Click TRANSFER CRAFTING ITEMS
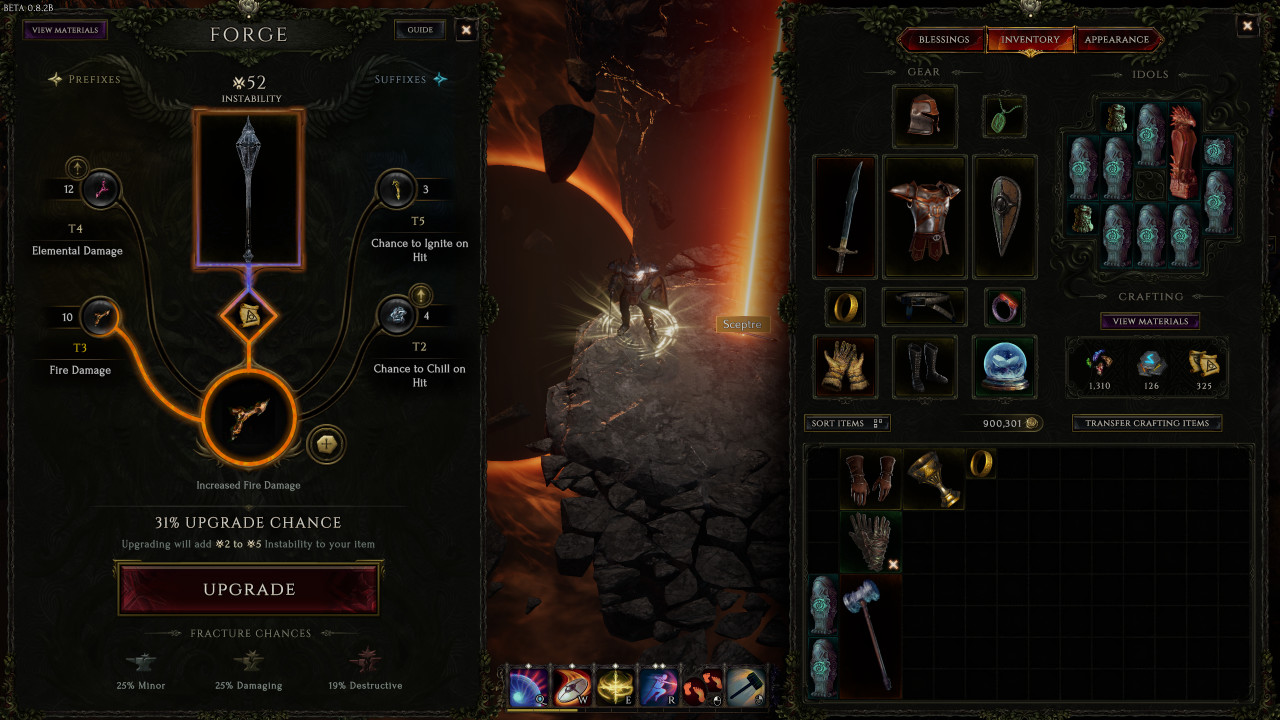1280x720 pixels. pos(1146,423)
